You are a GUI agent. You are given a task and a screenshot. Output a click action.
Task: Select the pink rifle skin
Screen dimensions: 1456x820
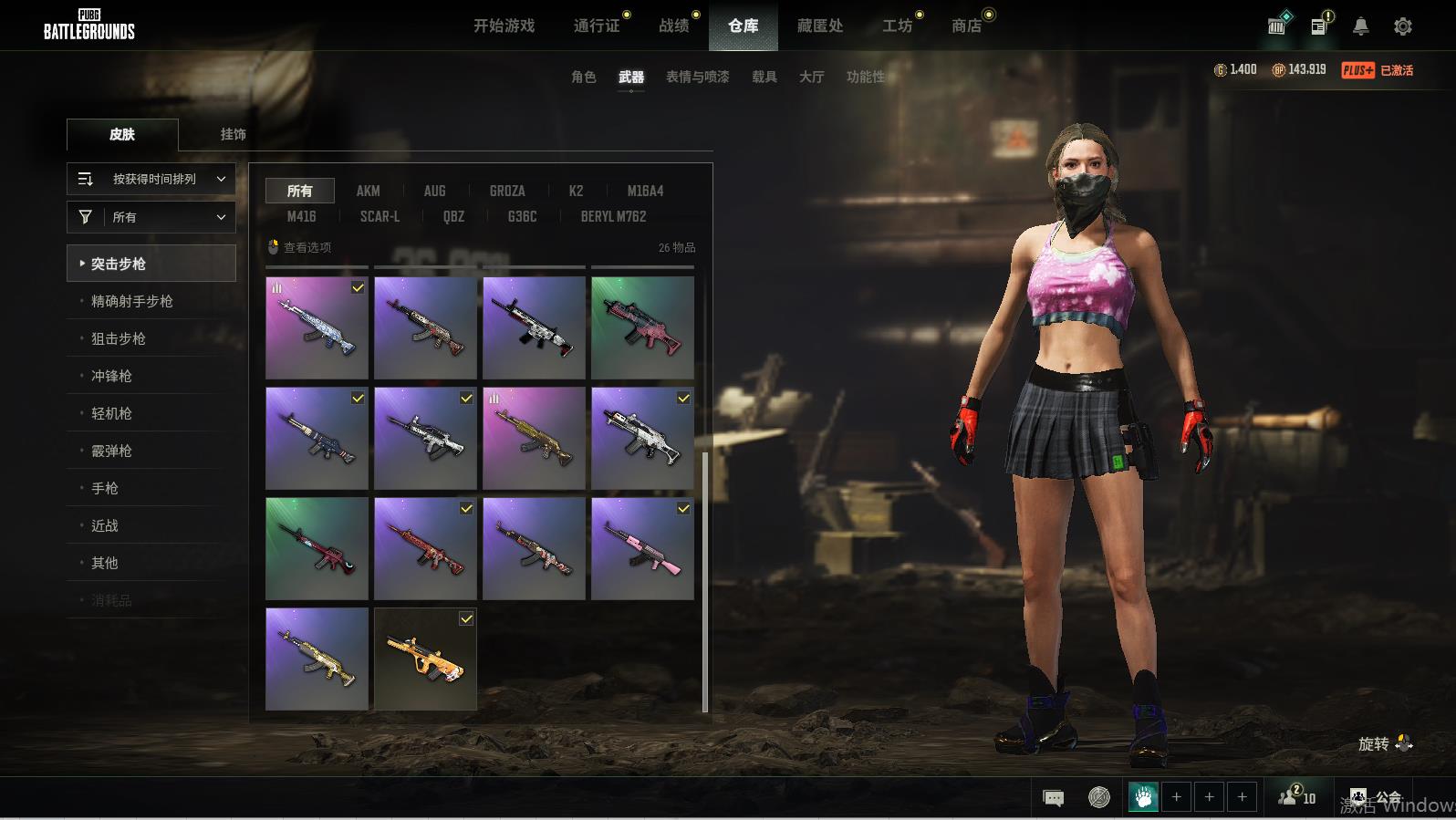click(x=642, y=548)
